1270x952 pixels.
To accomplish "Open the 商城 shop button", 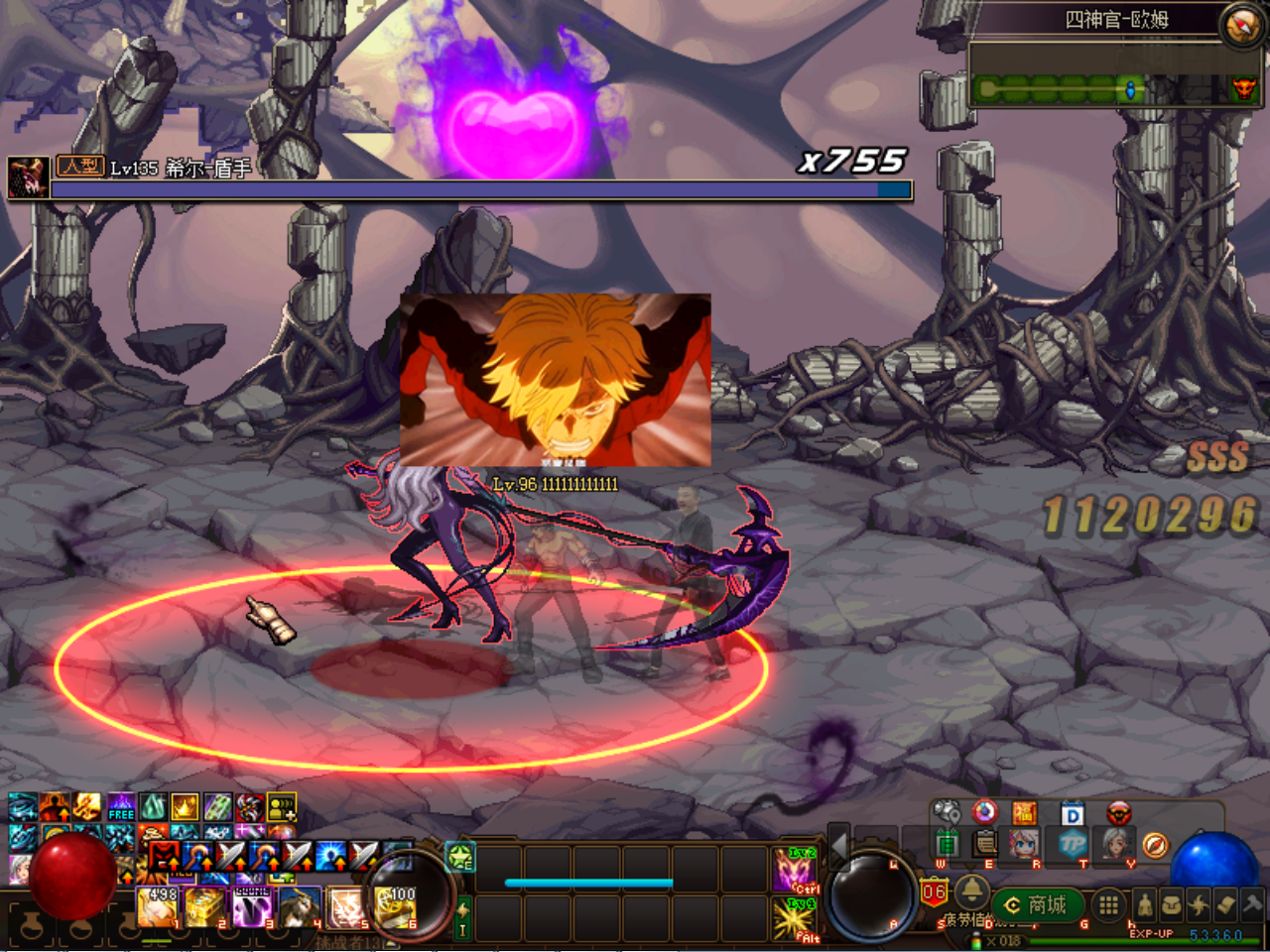I will [x=1036, y=904].
